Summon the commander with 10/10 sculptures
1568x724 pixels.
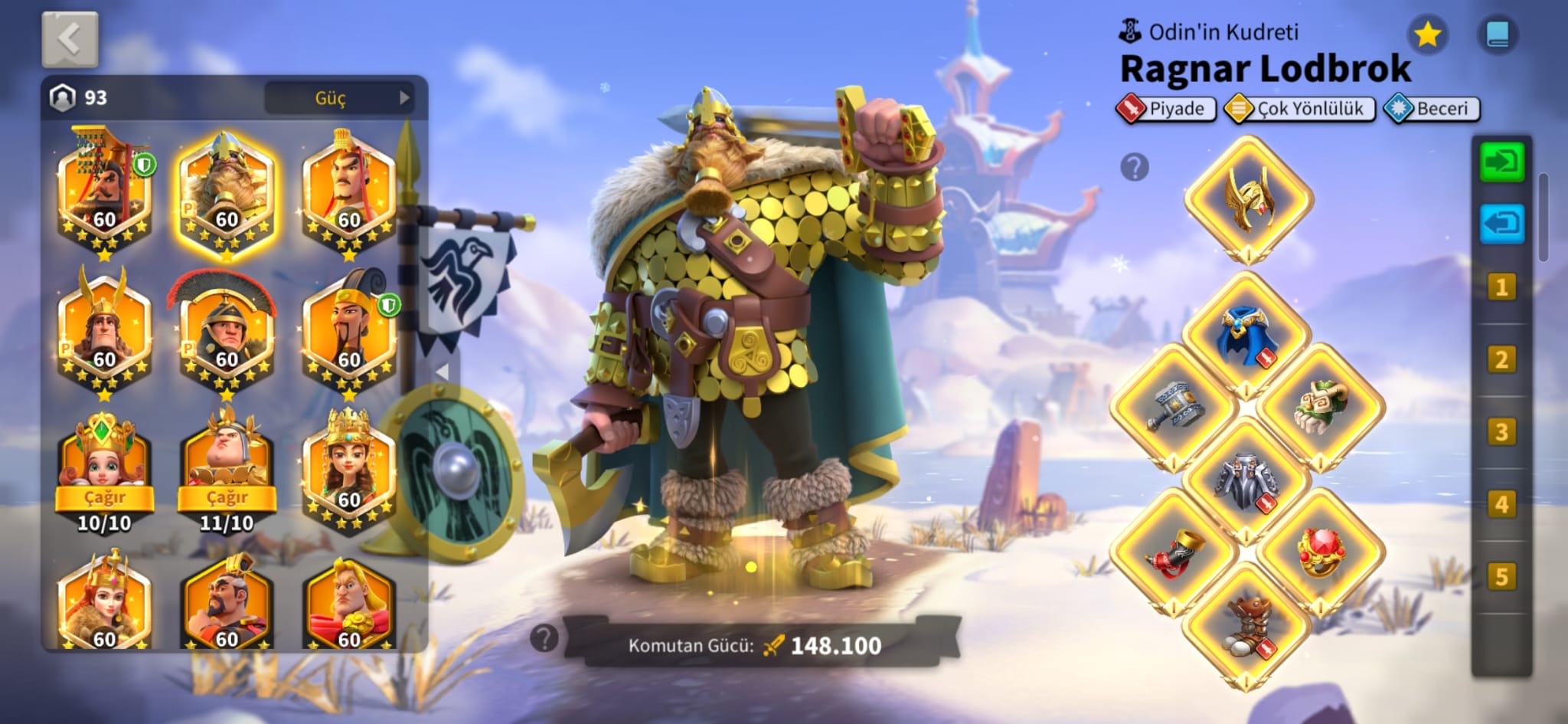[x=104, y=498]
